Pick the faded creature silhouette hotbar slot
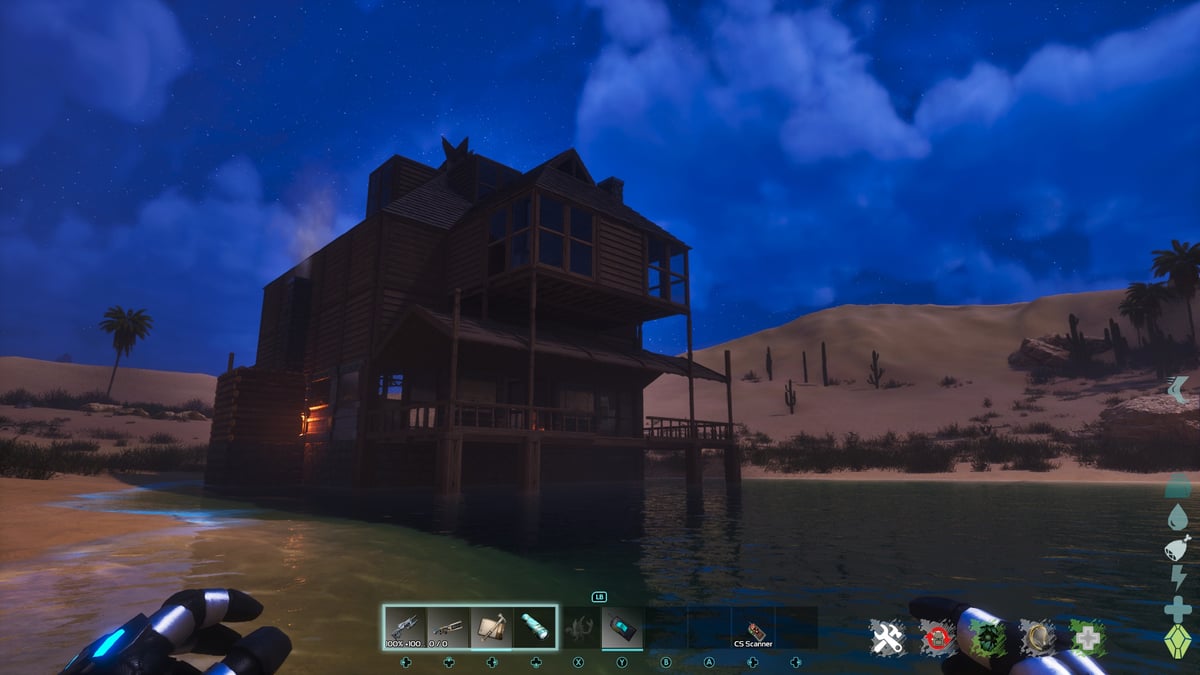1200x675 pixels. pos(579,627)
